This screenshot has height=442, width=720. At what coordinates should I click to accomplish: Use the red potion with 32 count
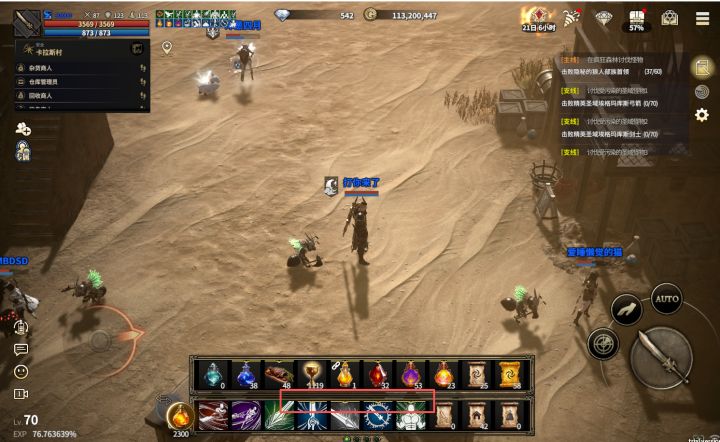point(377,373)
